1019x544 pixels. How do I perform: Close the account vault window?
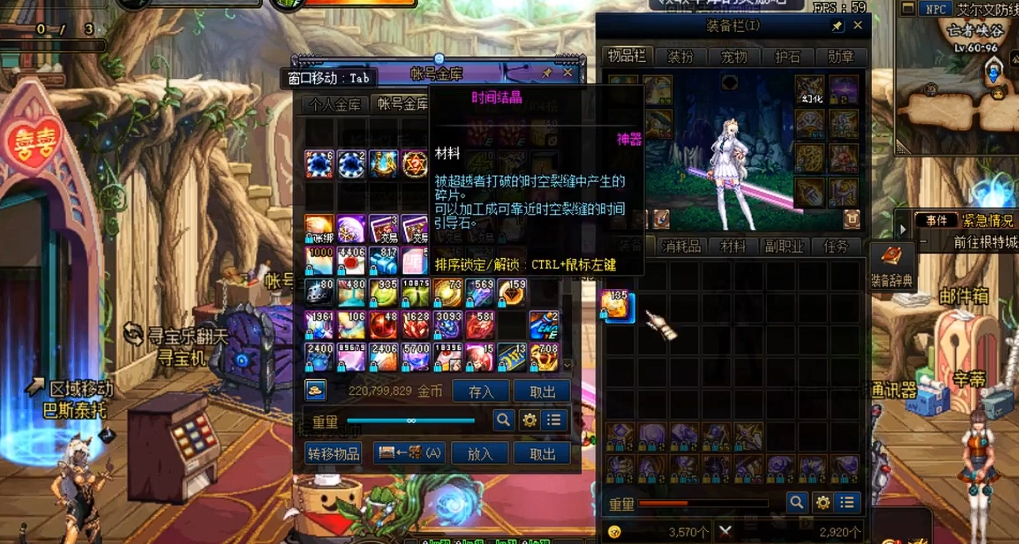point(568,73)
